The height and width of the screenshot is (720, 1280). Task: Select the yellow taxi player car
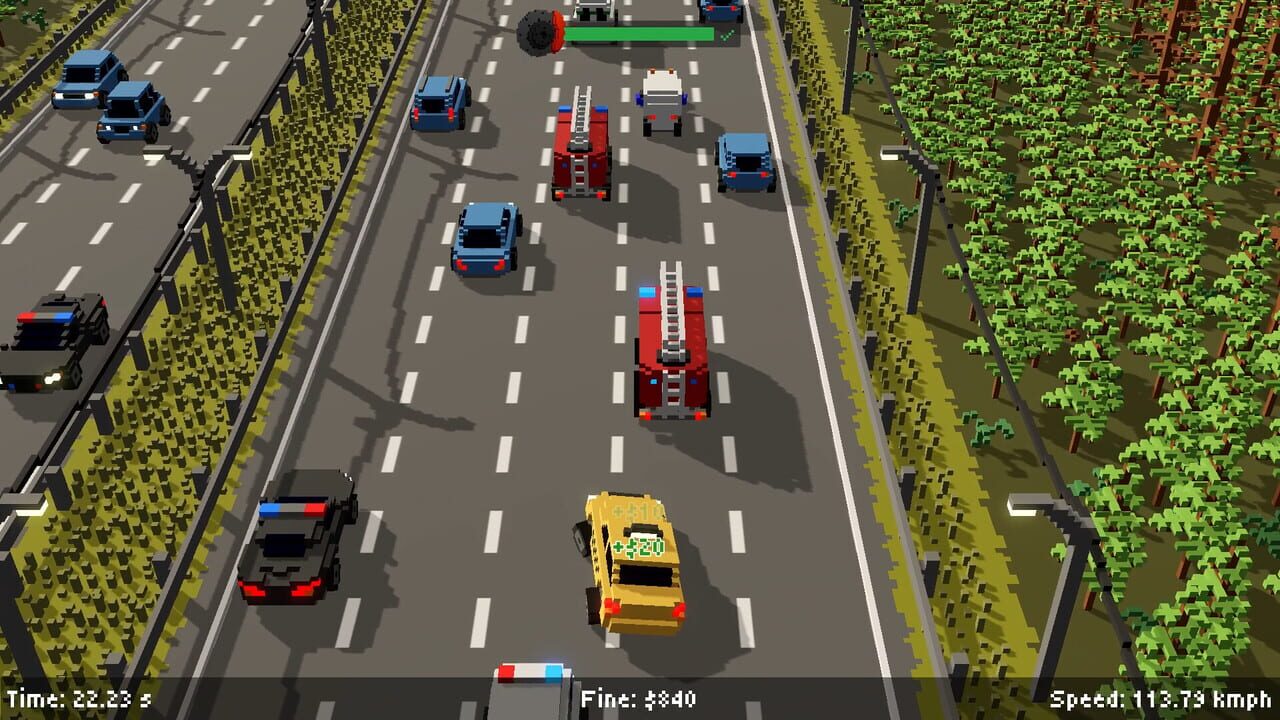click(x=630, y=560)
